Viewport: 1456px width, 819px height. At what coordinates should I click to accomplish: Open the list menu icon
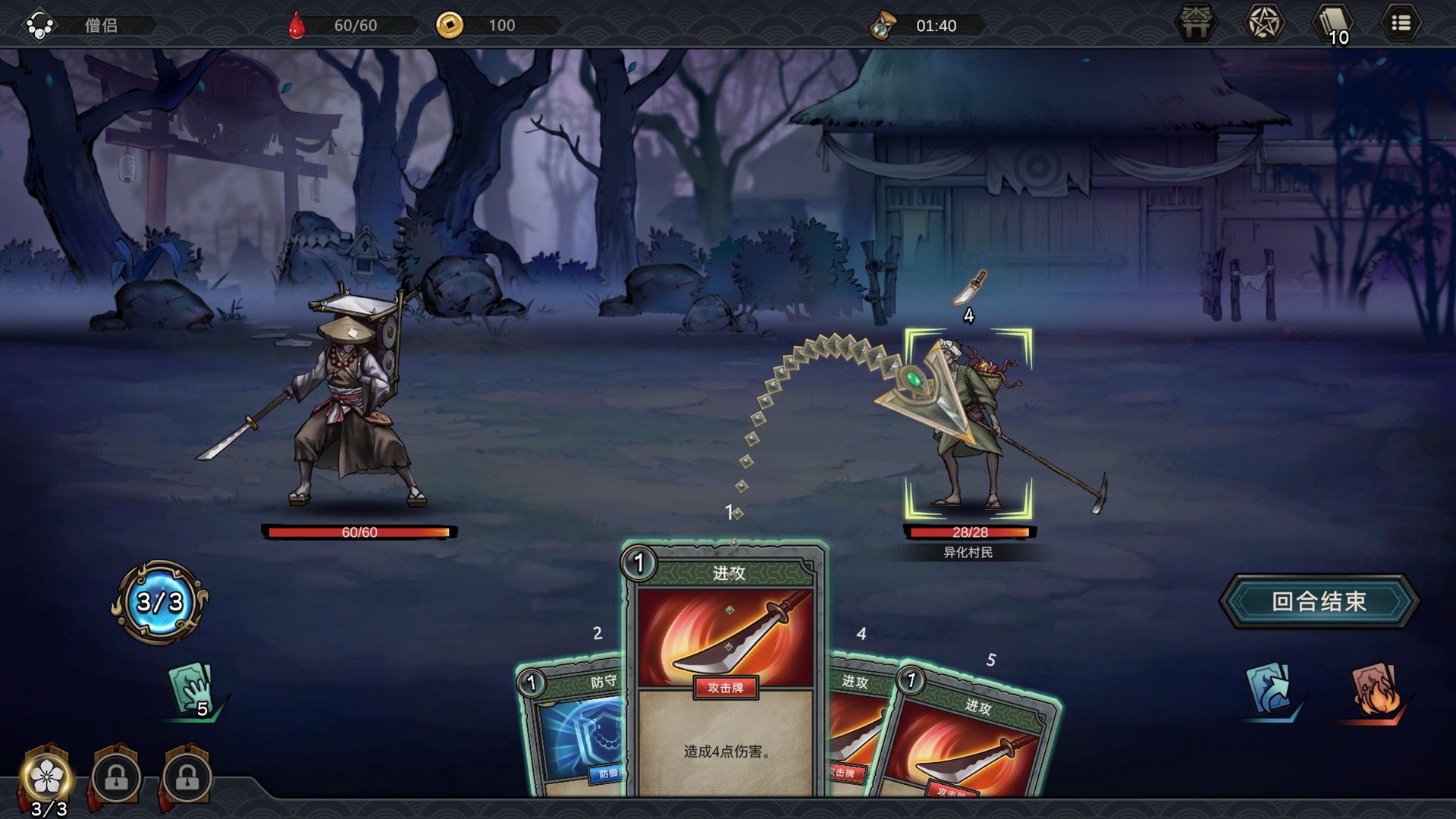pos(1401,24)
